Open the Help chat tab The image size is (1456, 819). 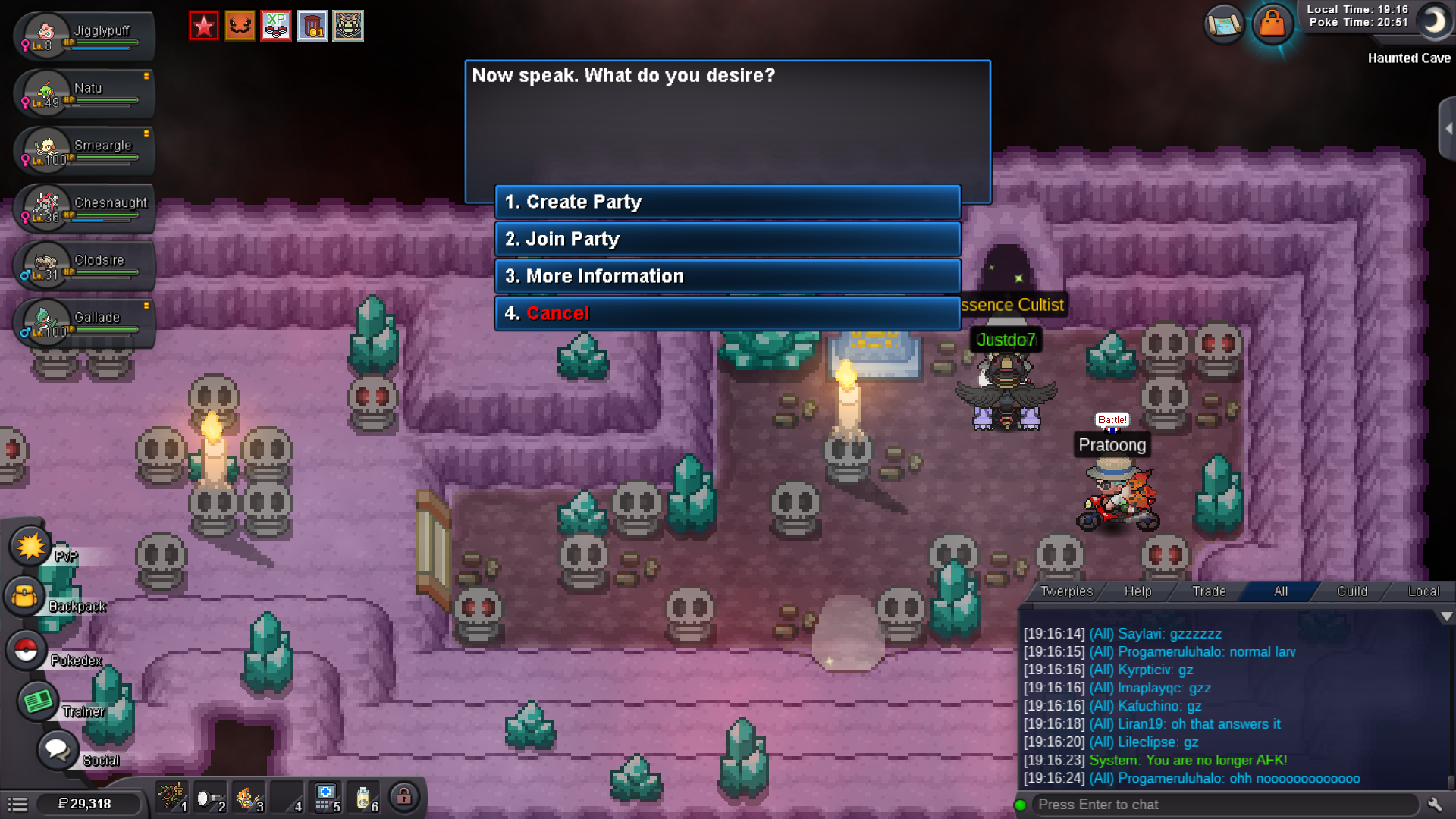[1137, 591]
